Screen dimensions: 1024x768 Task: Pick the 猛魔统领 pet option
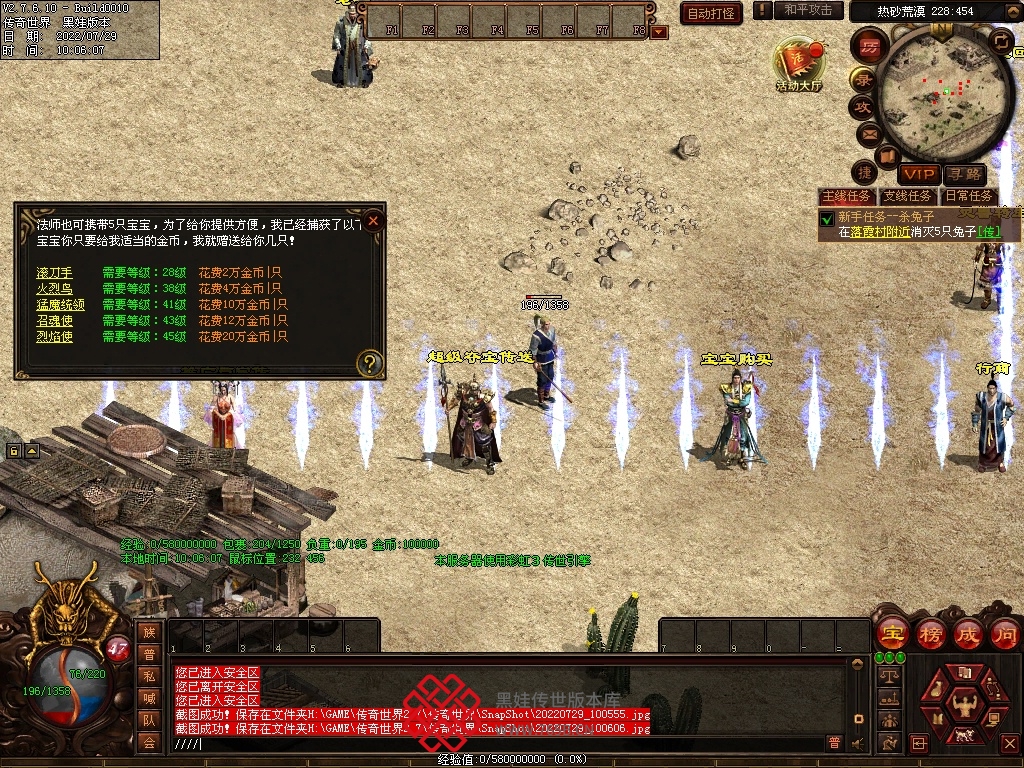pyautogui.click(x=60, y=305)
